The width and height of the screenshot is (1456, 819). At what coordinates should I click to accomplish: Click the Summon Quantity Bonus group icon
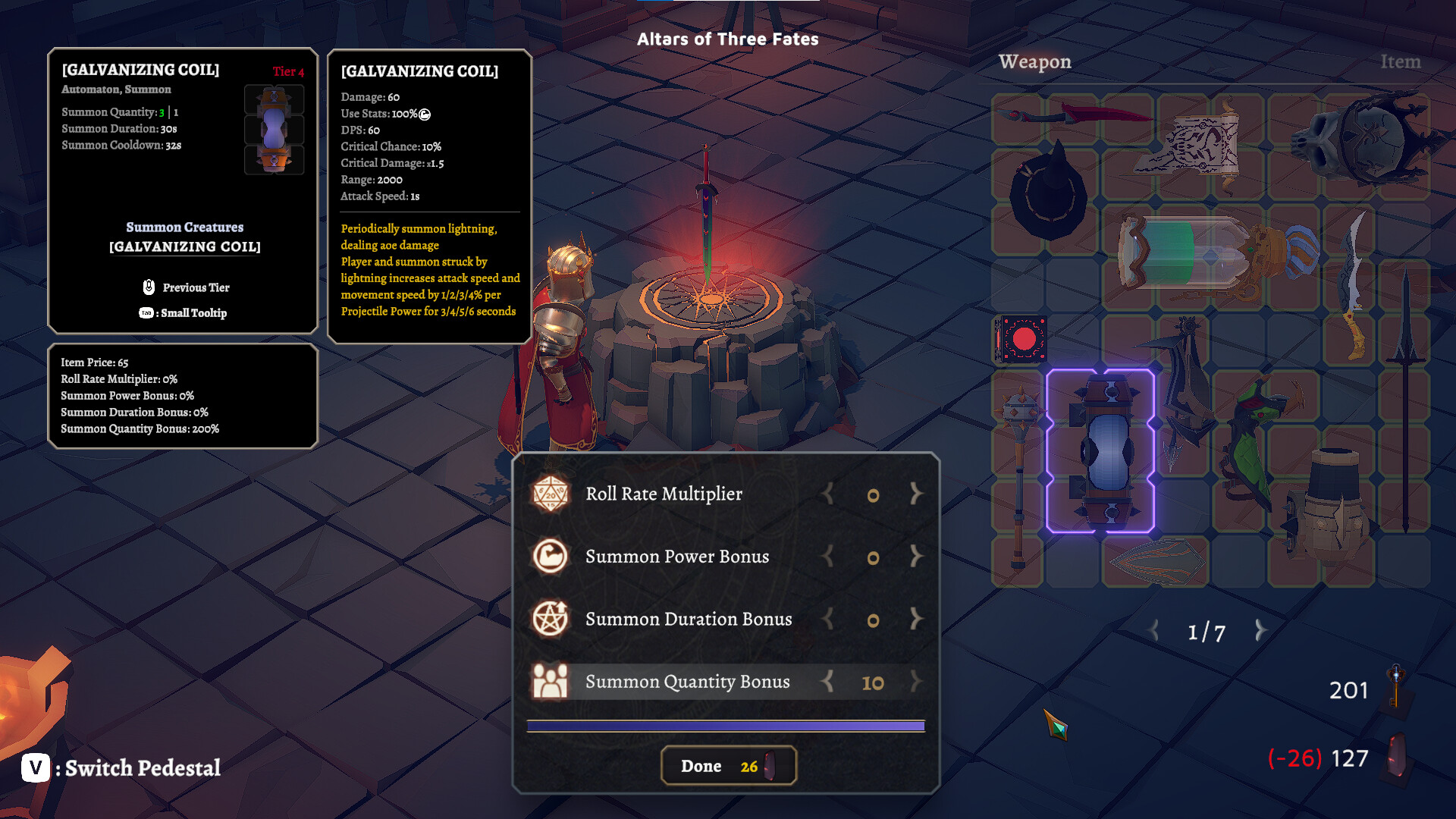pos(552,681)
